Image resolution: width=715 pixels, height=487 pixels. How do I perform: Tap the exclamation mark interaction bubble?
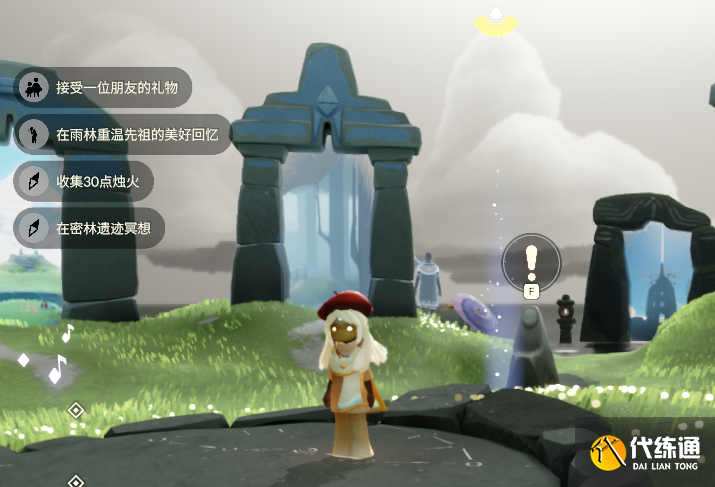point(531,260)
